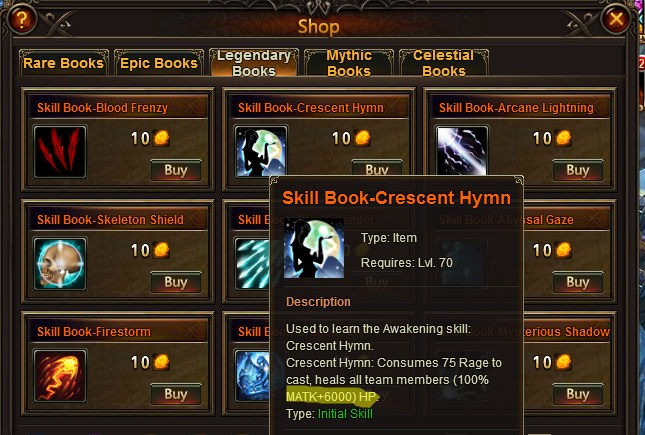Select the Skeleton Shield skull icon
Screen dimensions: 645x435
pos(60,264)
